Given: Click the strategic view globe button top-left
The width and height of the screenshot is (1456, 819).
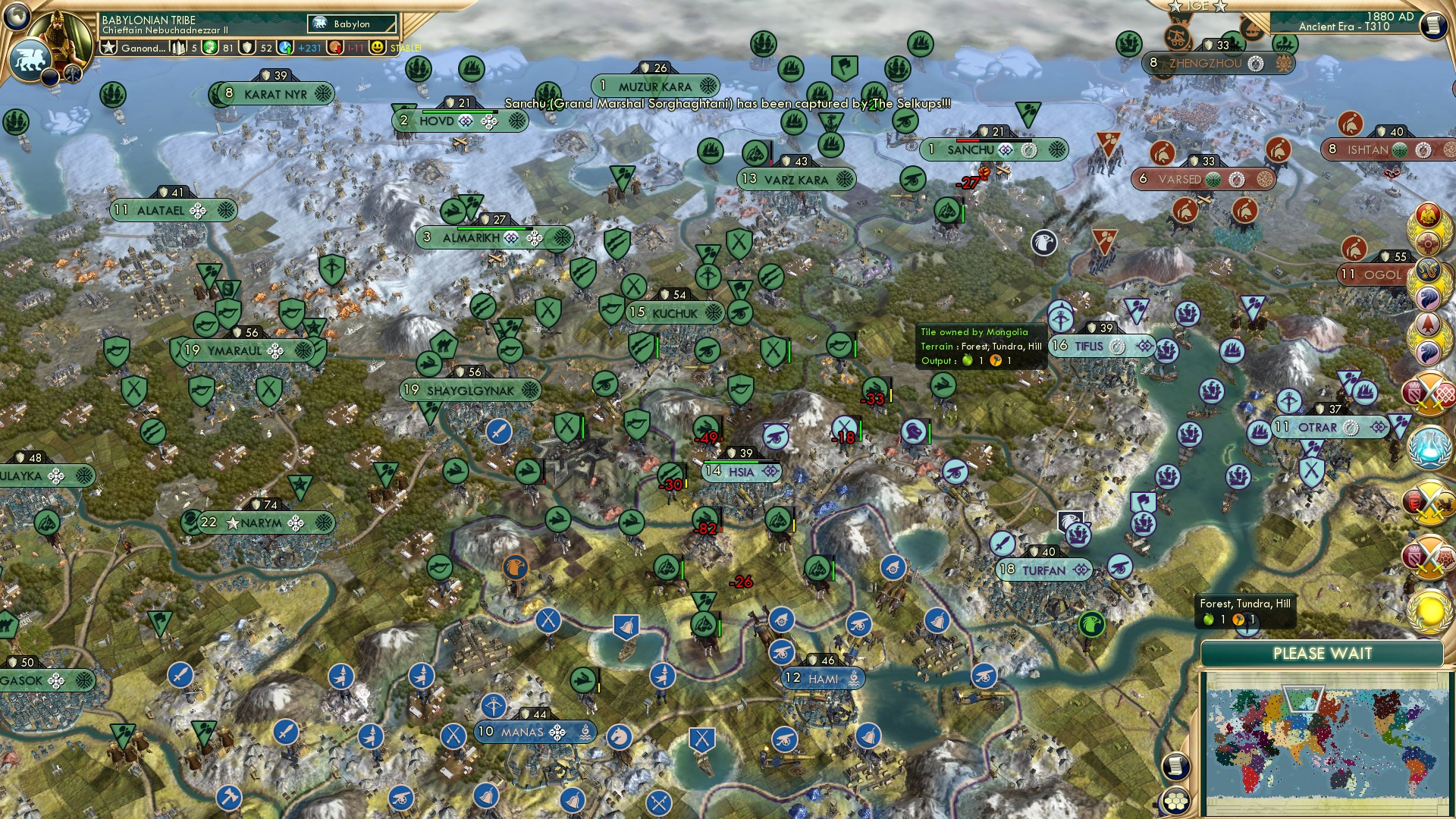Looking at the screenshot, I should coord(15,15).
